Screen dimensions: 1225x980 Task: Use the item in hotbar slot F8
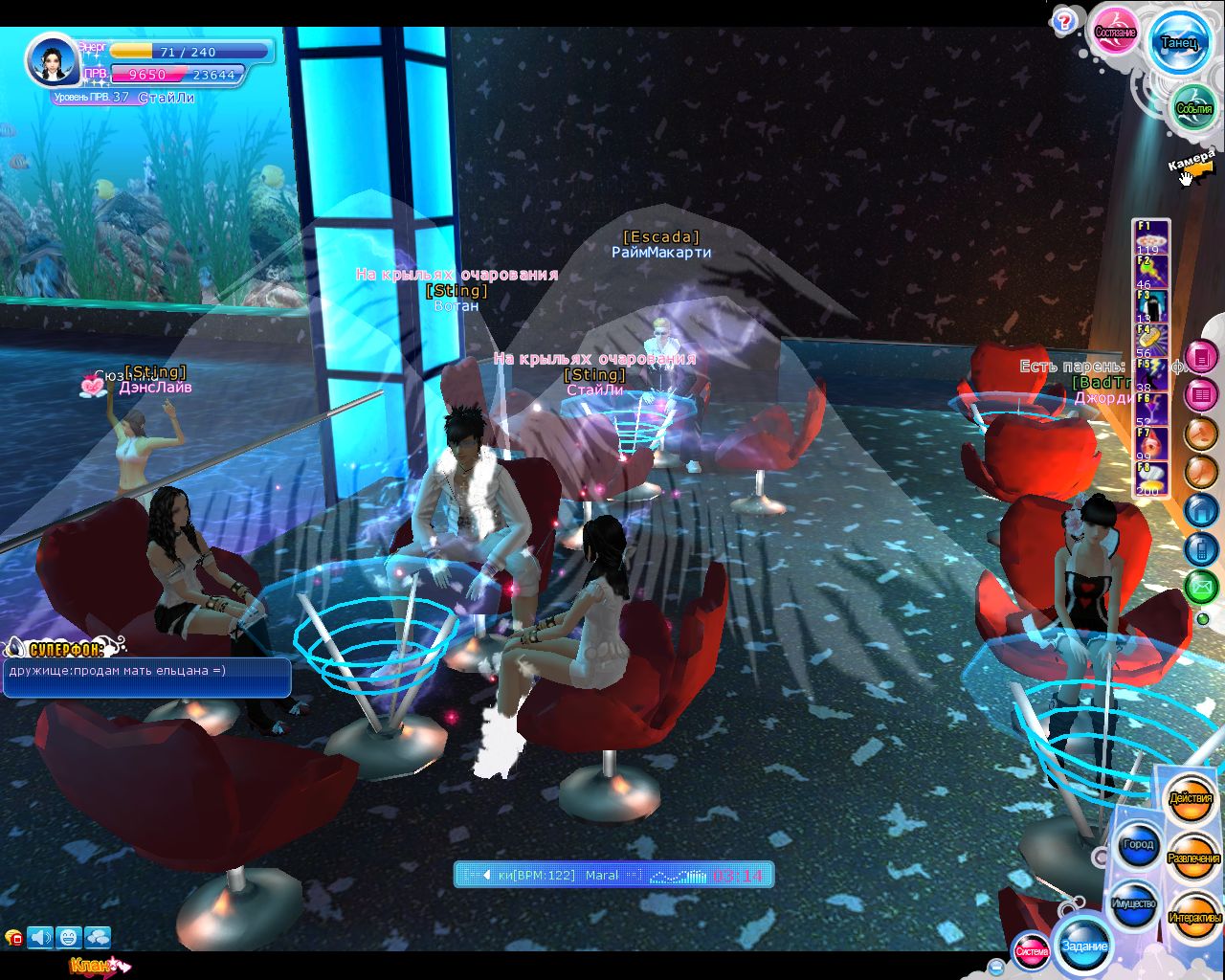pos(1149,479)
